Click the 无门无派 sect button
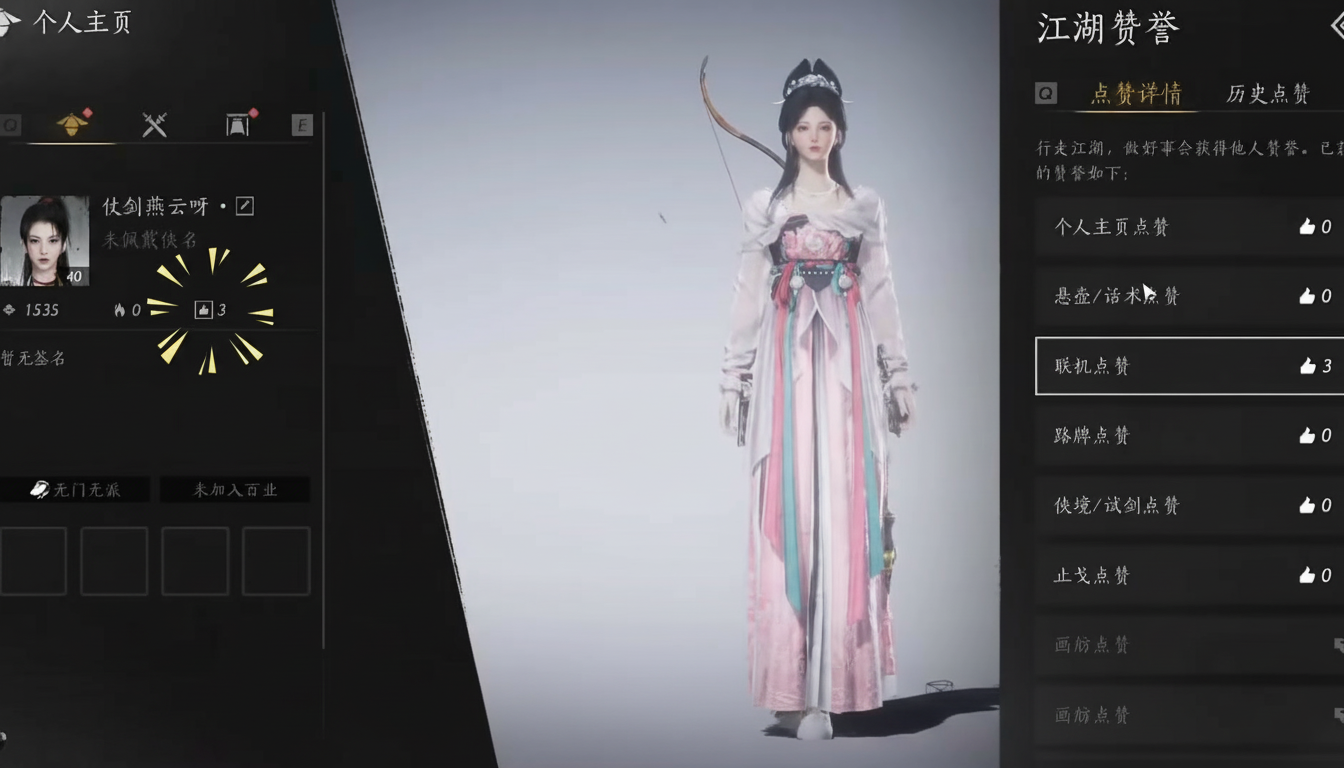 tap(75, 489)
